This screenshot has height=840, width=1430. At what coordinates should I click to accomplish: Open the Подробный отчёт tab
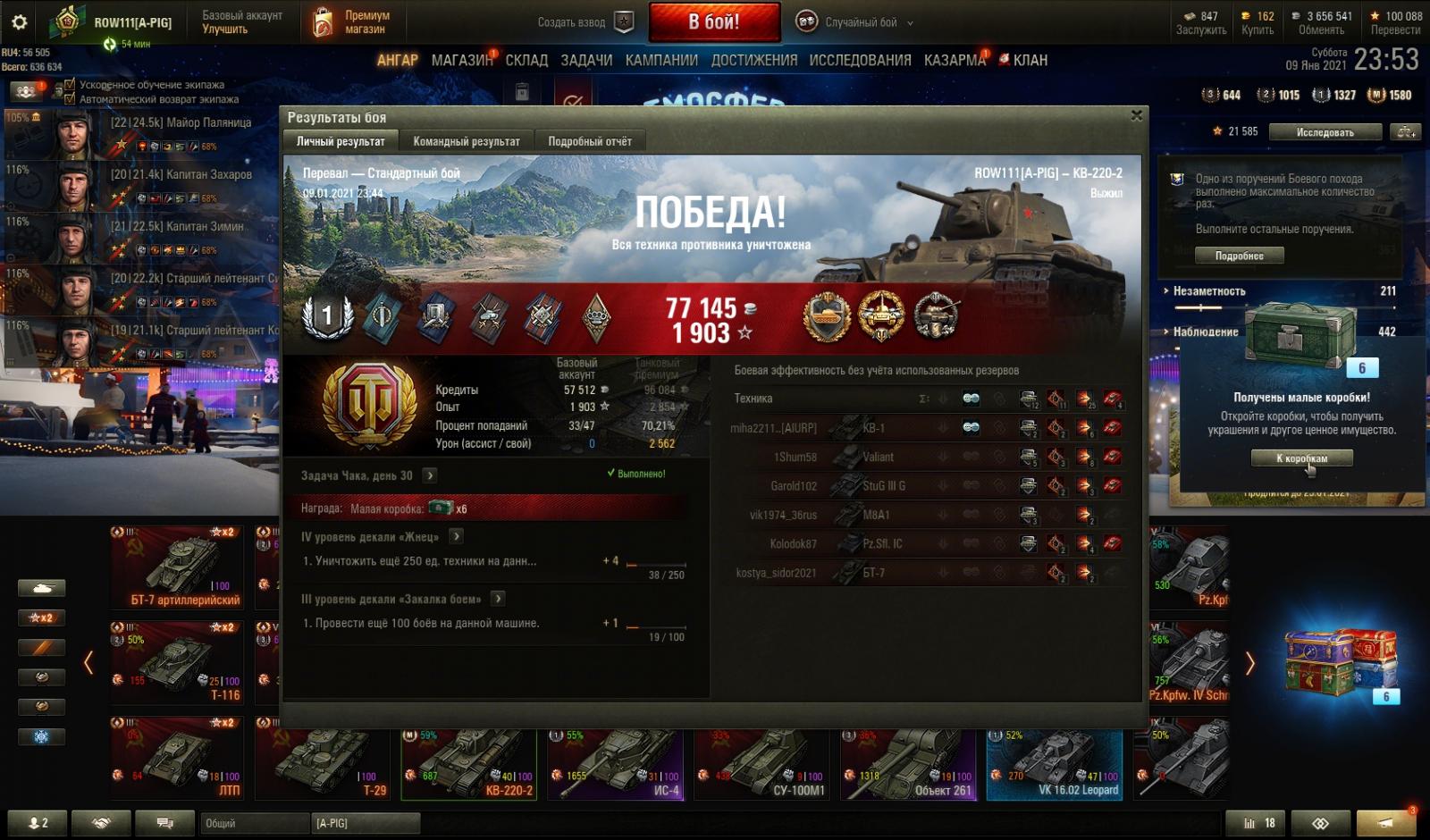point(589,141)
